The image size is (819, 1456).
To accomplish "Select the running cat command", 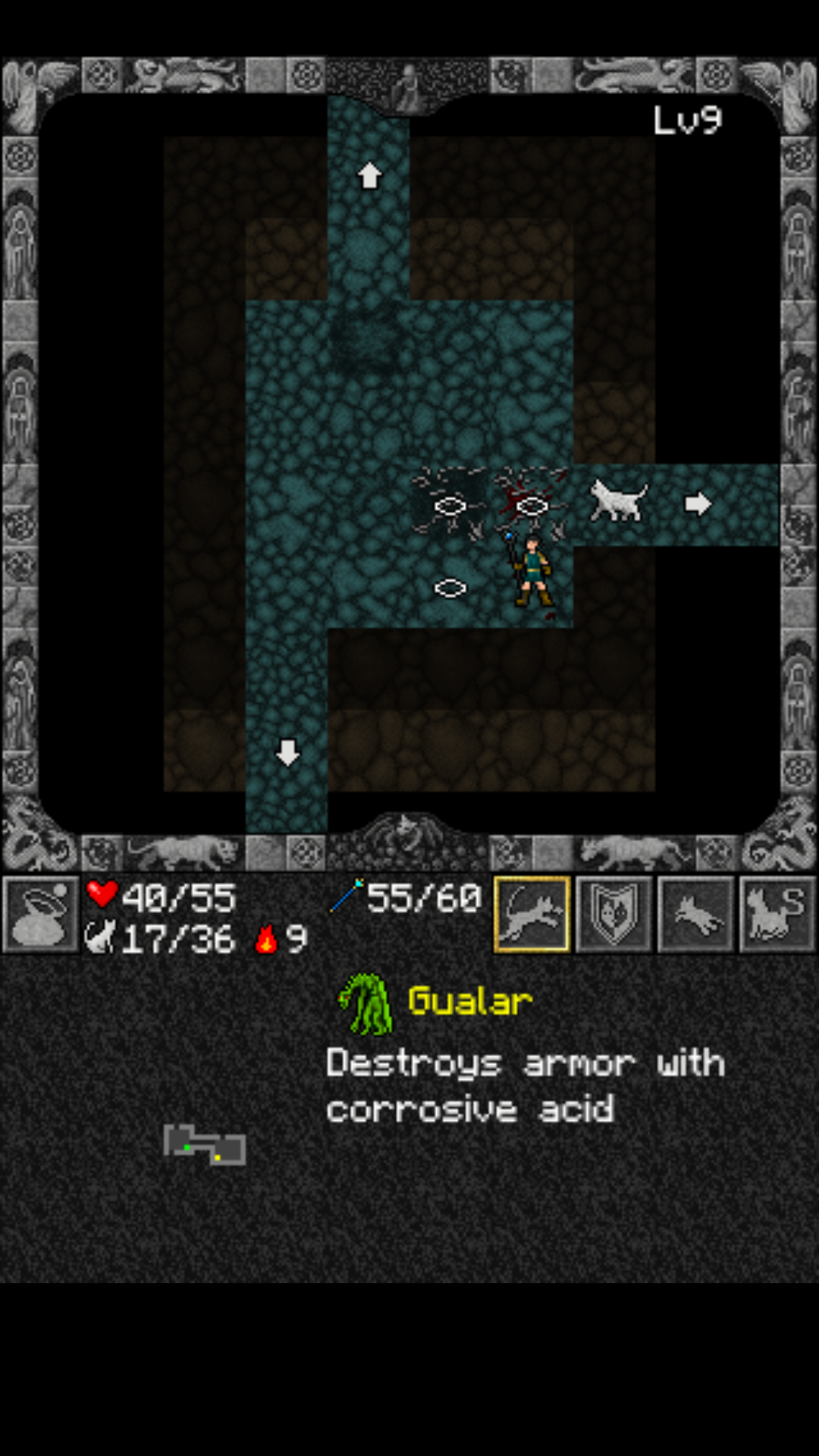I will tap(695, 915).
